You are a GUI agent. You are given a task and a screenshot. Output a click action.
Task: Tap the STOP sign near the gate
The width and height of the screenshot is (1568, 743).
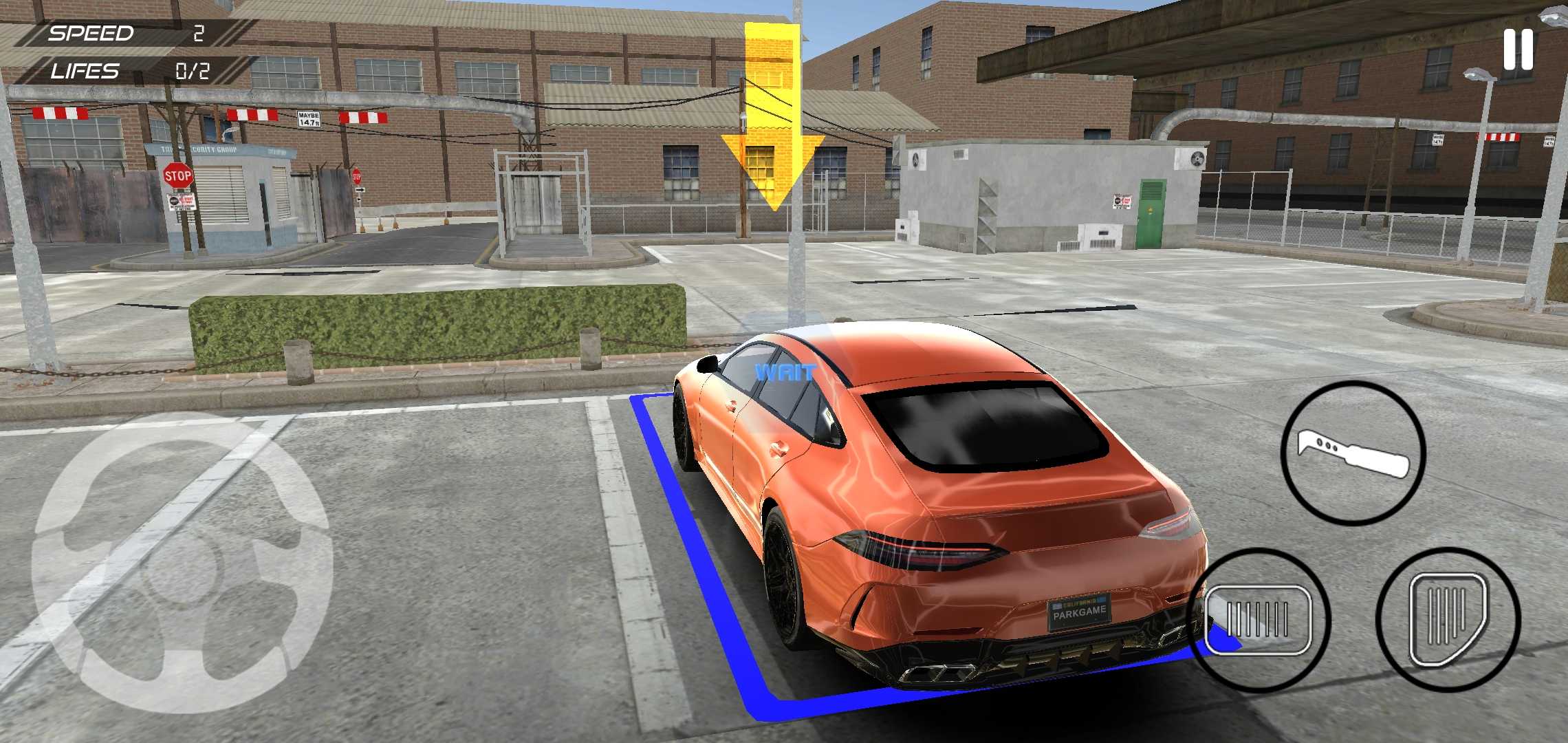177,176
